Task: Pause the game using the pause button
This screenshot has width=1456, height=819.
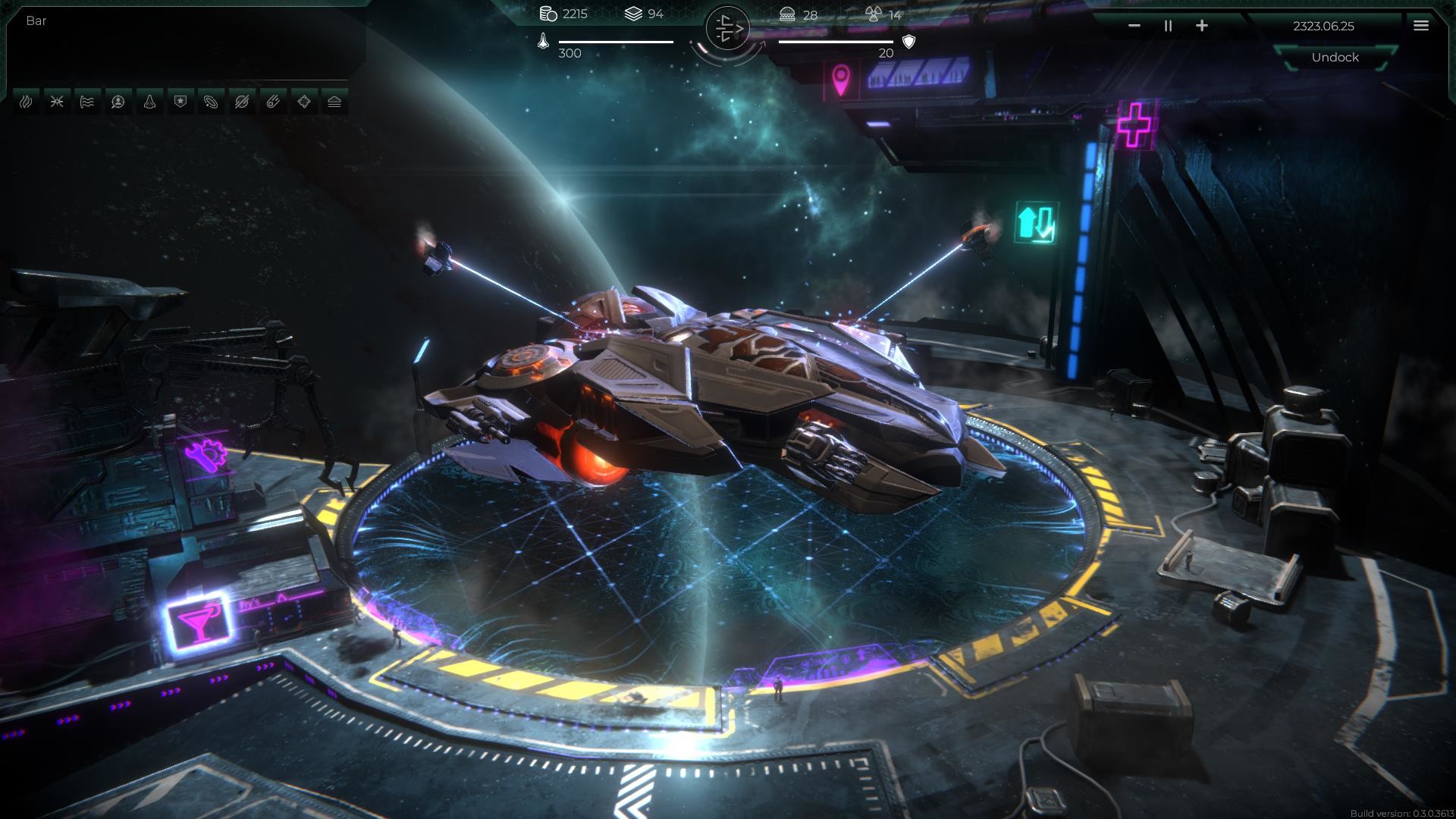Action: point(1167,25)
